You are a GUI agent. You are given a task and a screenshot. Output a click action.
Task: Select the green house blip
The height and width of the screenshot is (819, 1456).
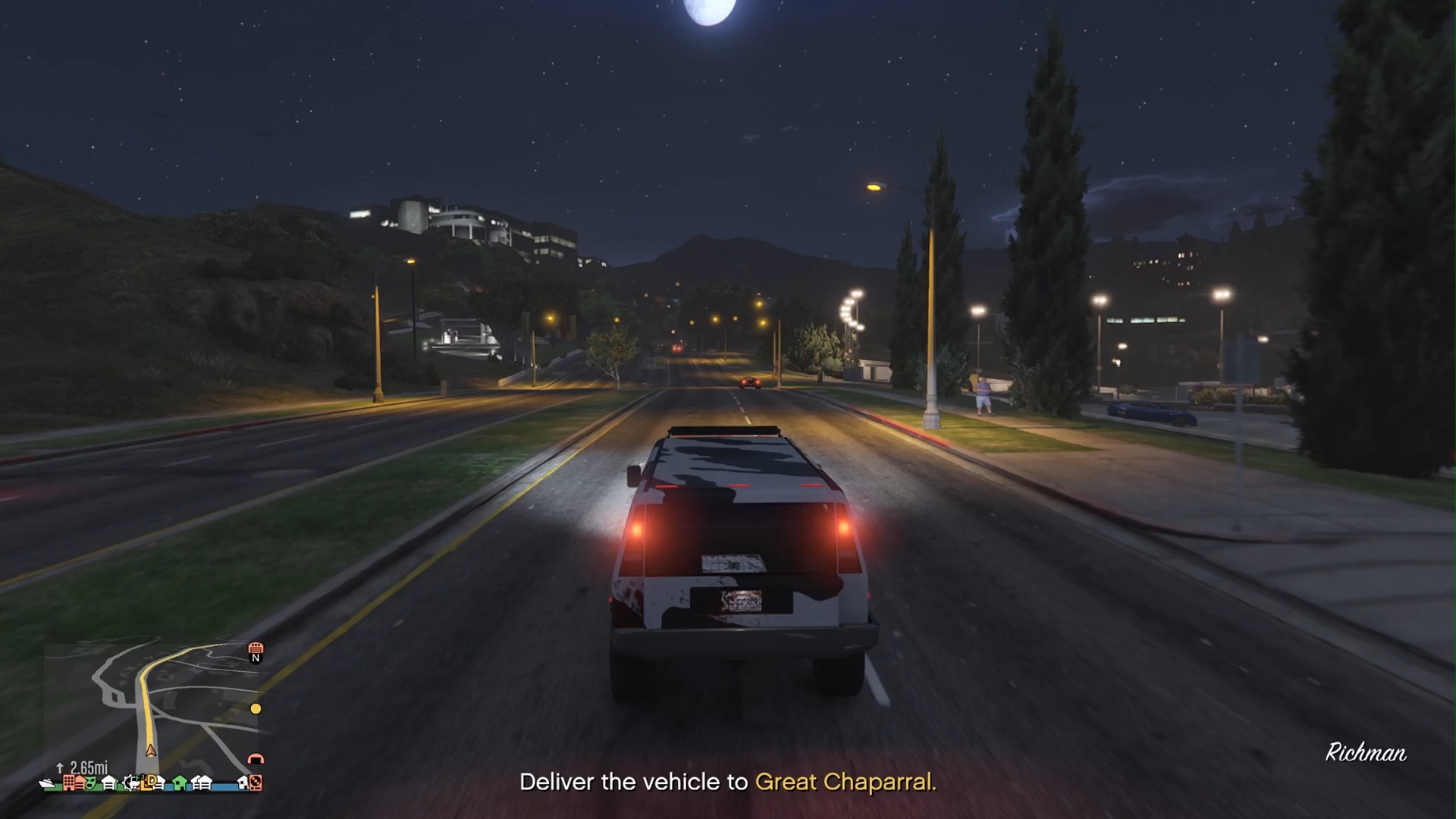[x=180, y=783]
